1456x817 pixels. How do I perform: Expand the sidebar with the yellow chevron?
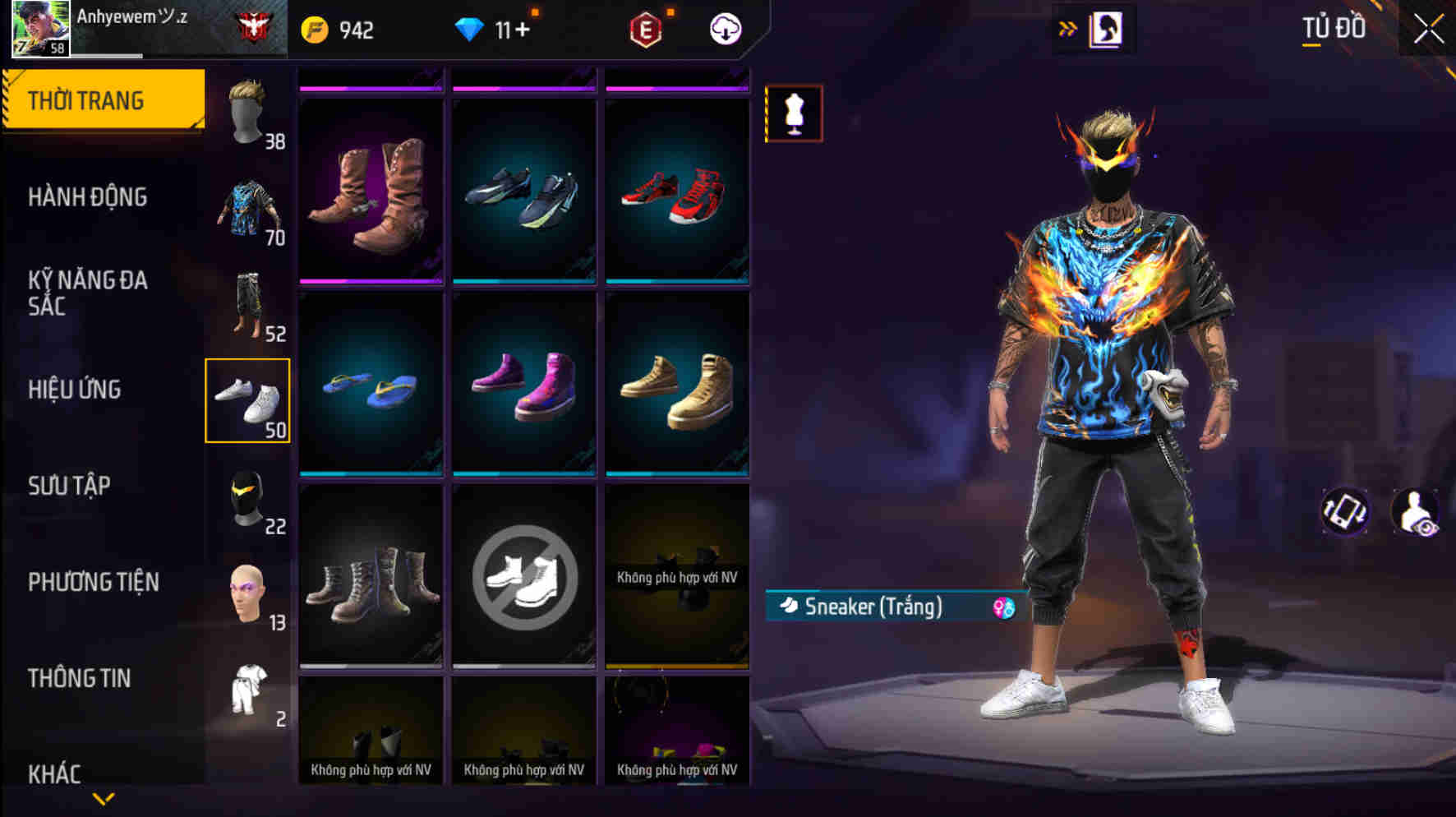(104, 798)
